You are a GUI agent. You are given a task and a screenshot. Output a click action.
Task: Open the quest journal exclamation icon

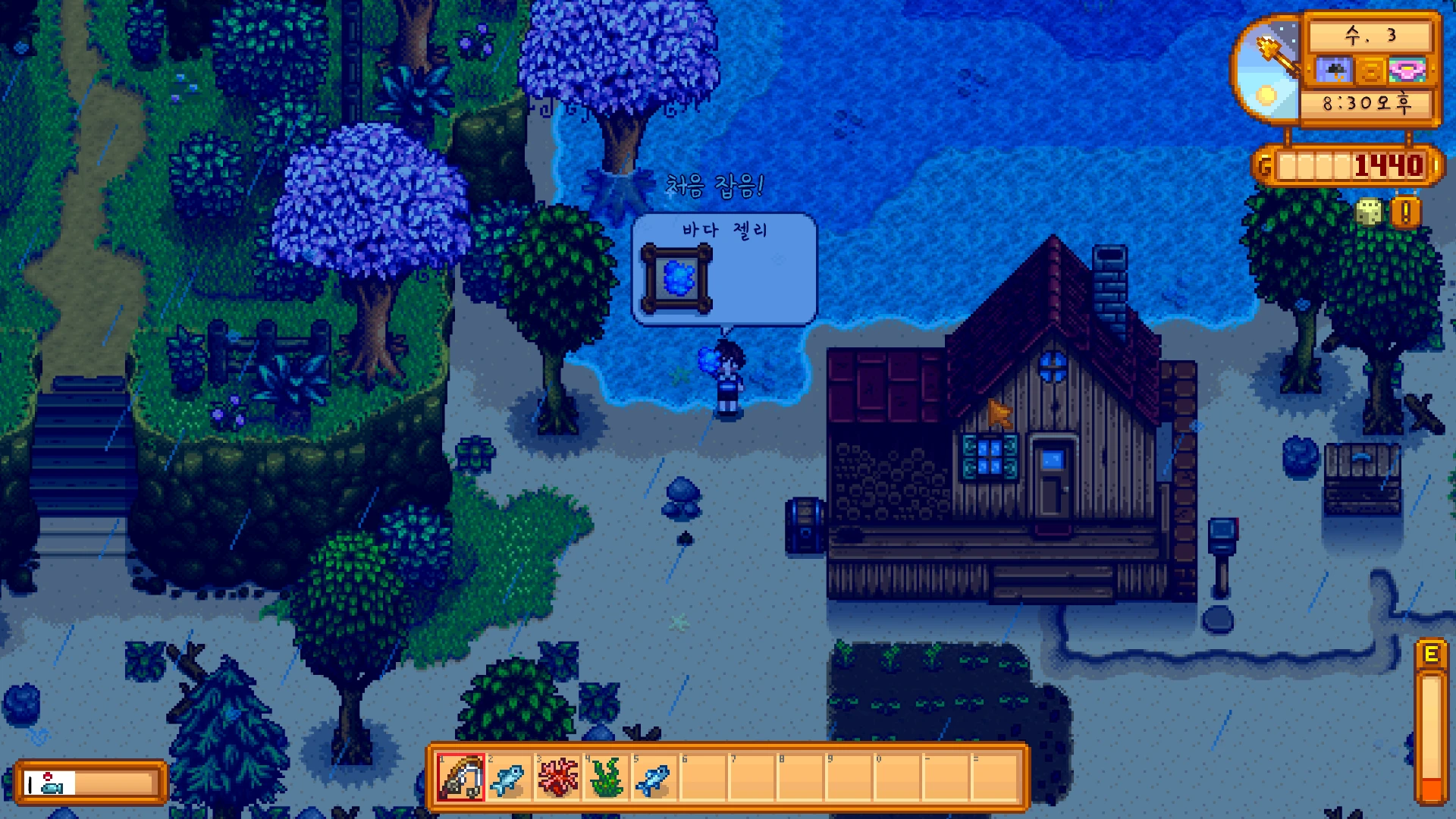pos(1405,213)
